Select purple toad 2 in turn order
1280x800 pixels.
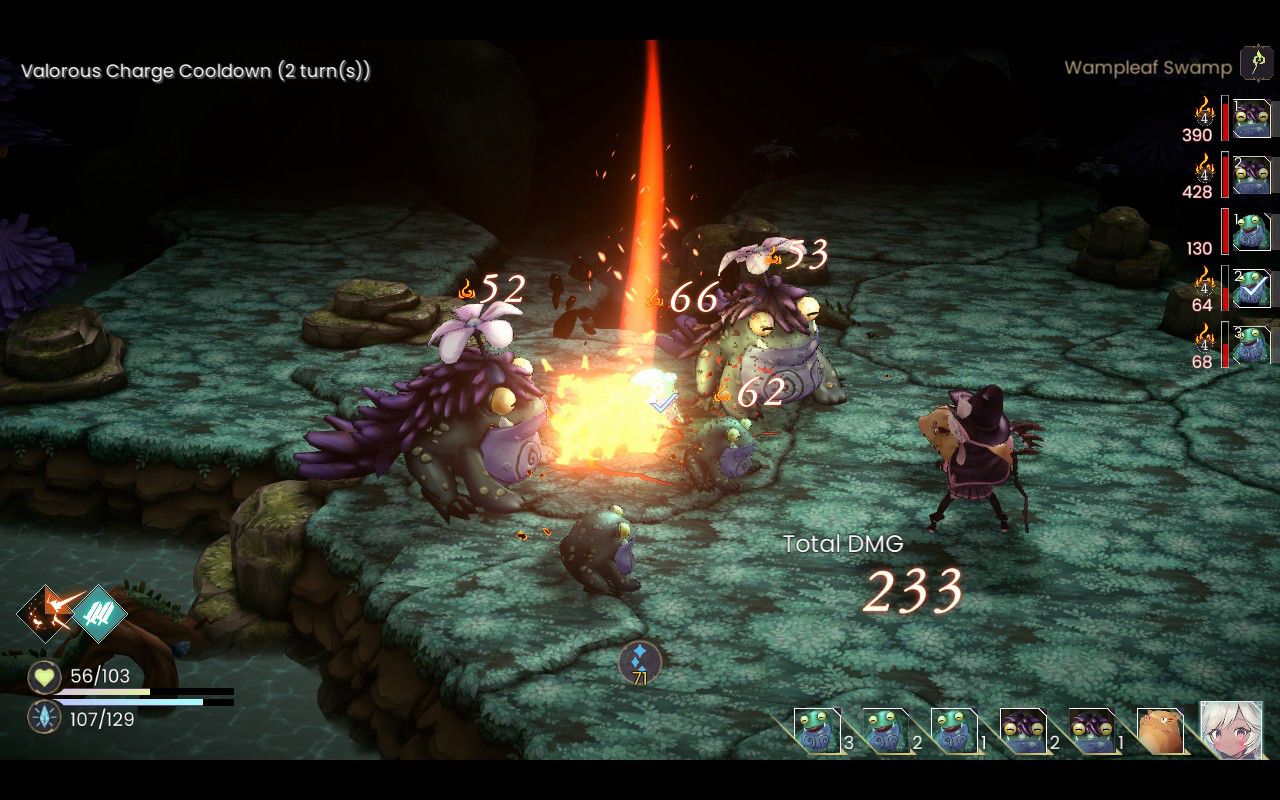pos(1022,731)
